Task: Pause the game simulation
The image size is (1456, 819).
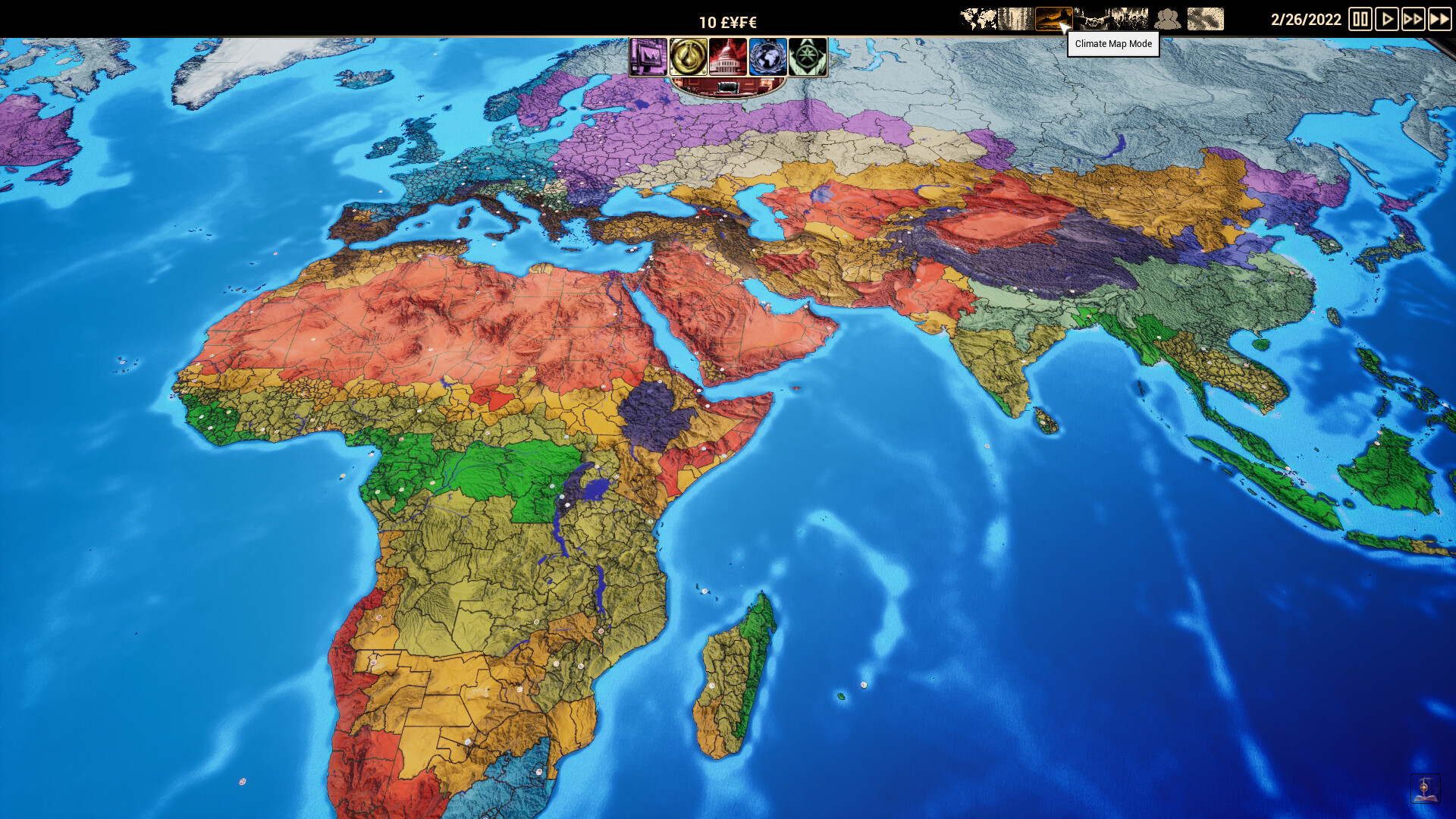Action: (x=1360, y=20)
